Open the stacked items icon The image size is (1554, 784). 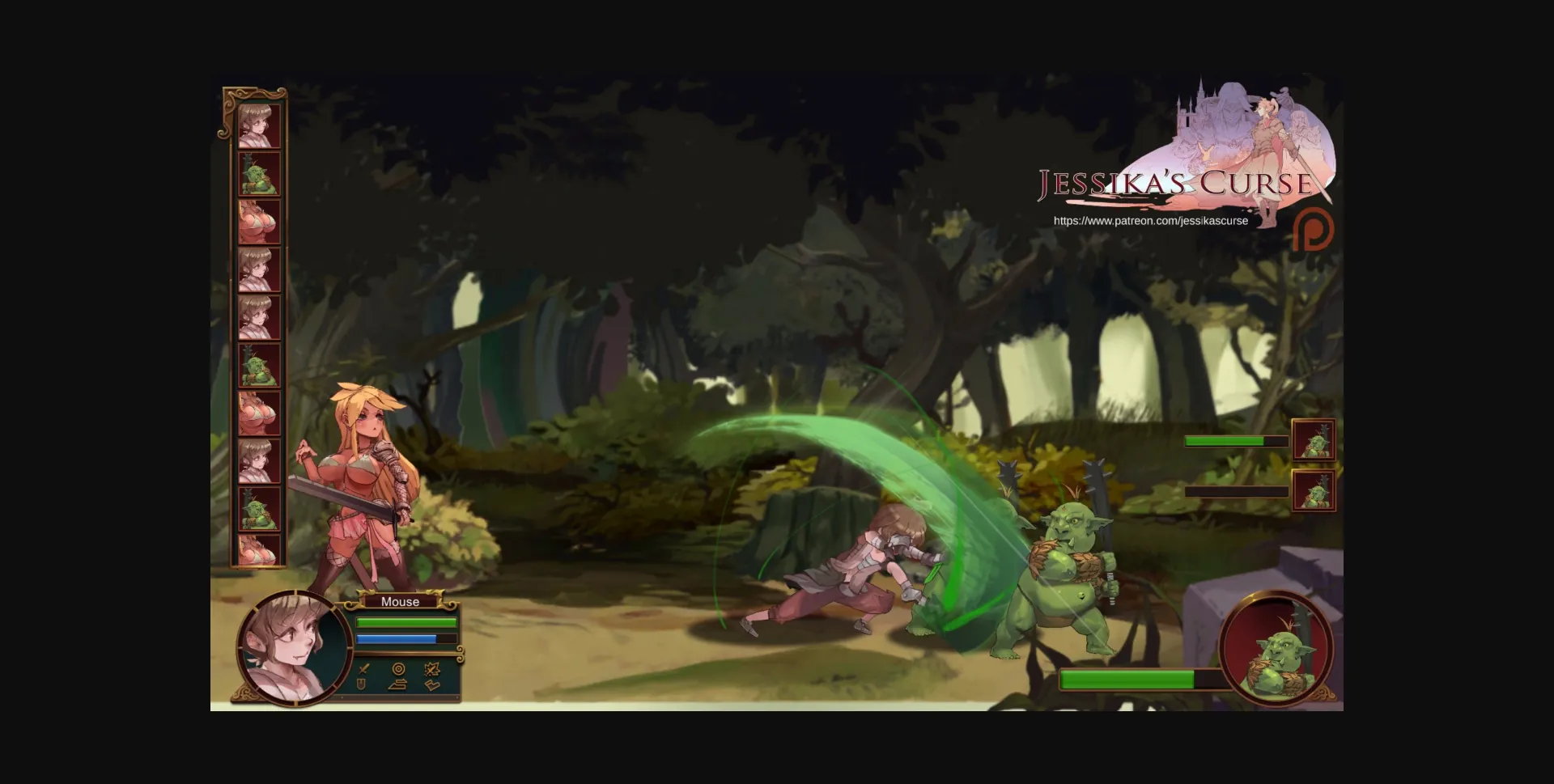pos(397,687)
